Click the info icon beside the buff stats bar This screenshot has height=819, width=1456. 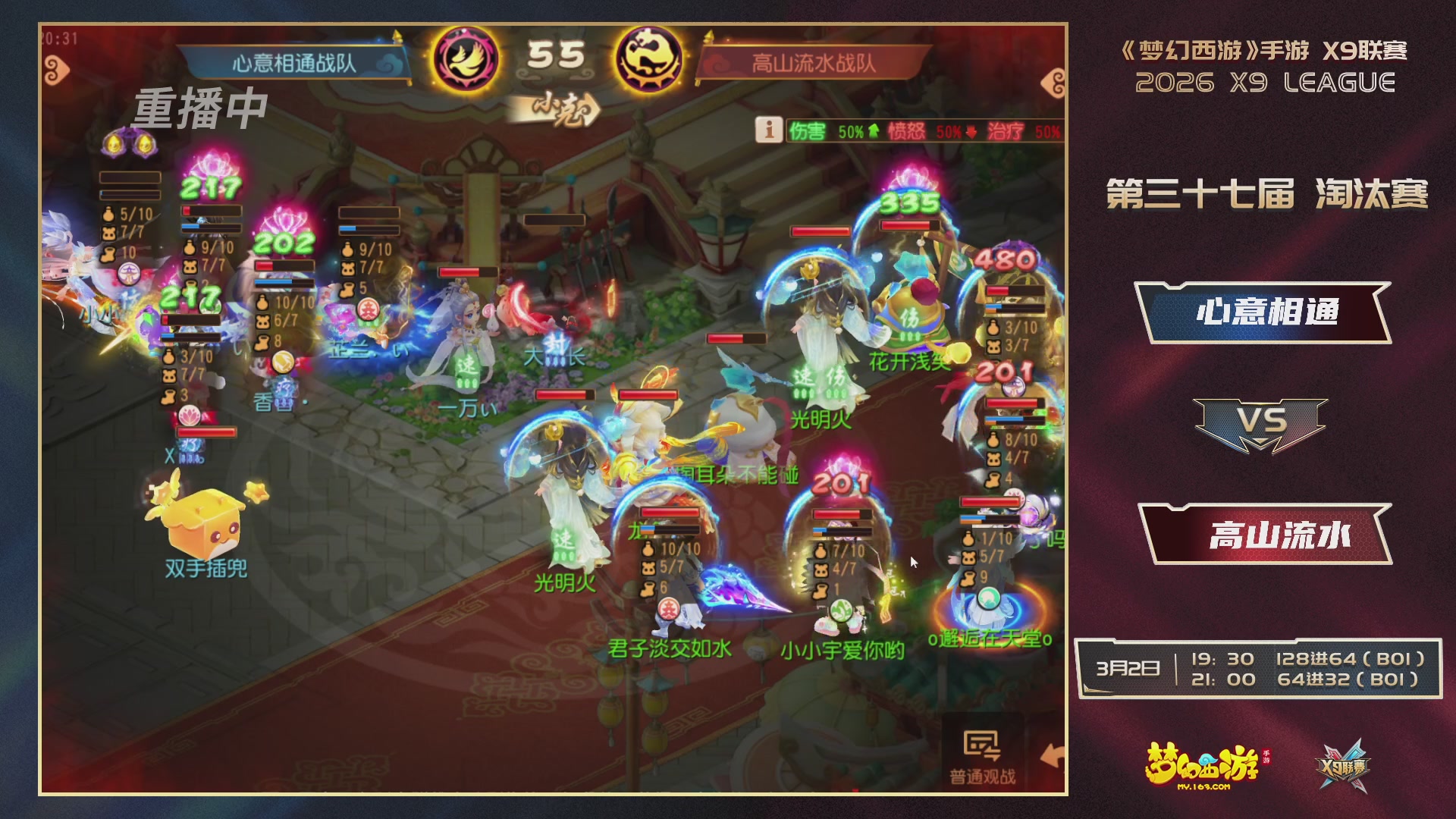pos(768,129)
